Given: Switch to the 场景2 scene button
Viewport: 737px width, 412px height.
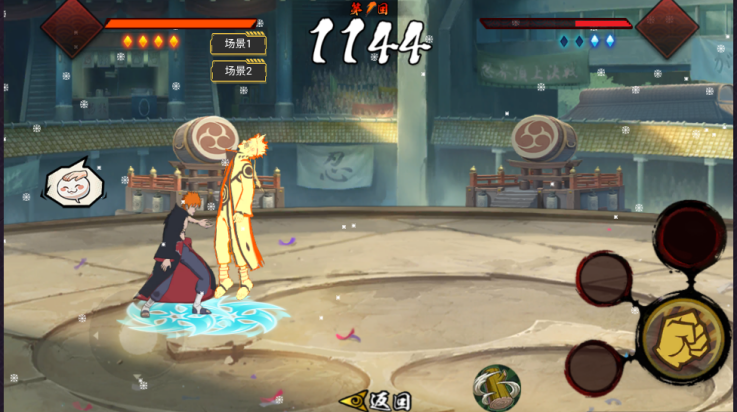Looking at the screenshot, I should tap(238, 71).
